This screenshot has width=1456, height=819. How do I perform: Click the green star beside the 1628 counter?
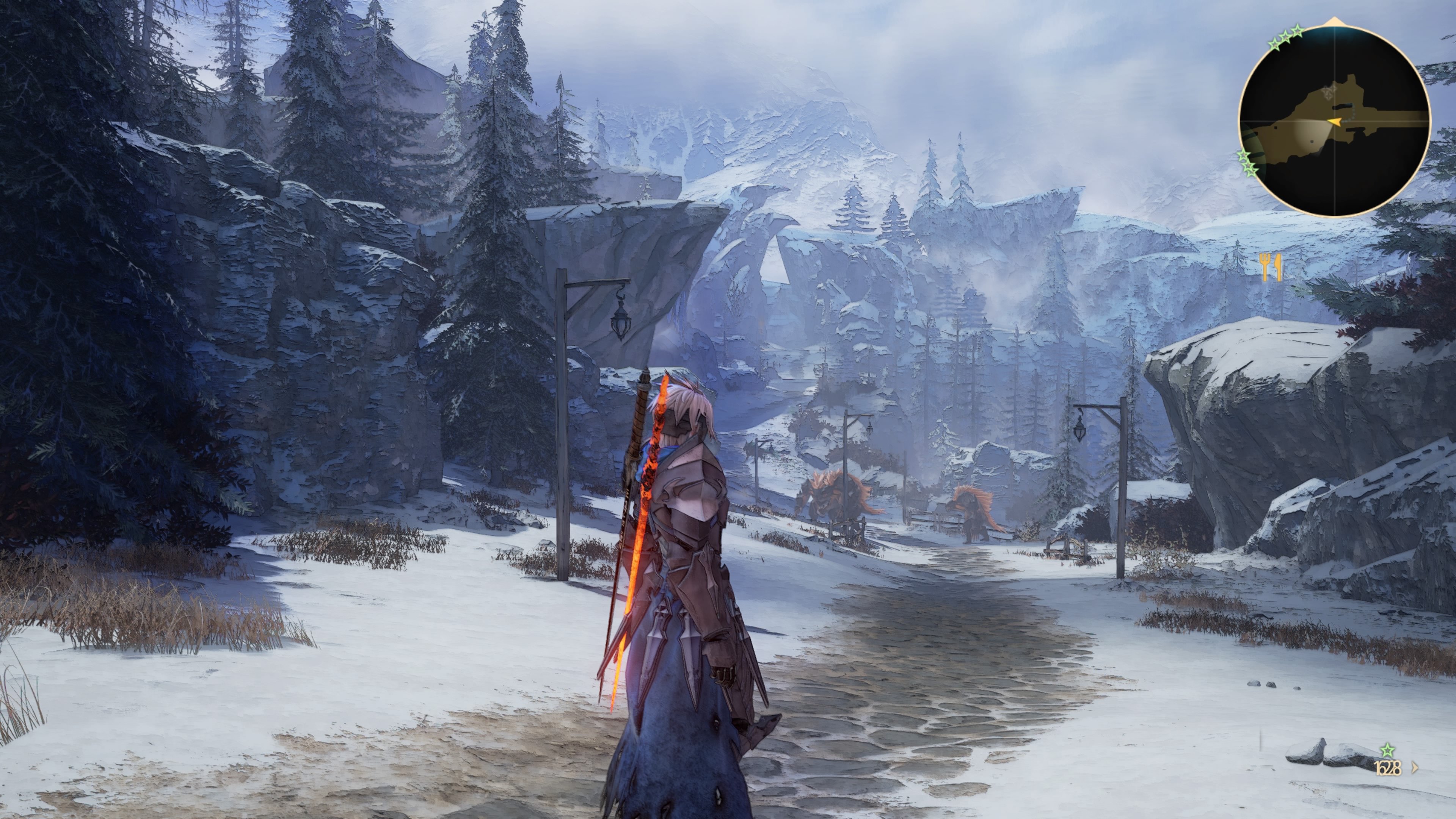pos(1388,750)
